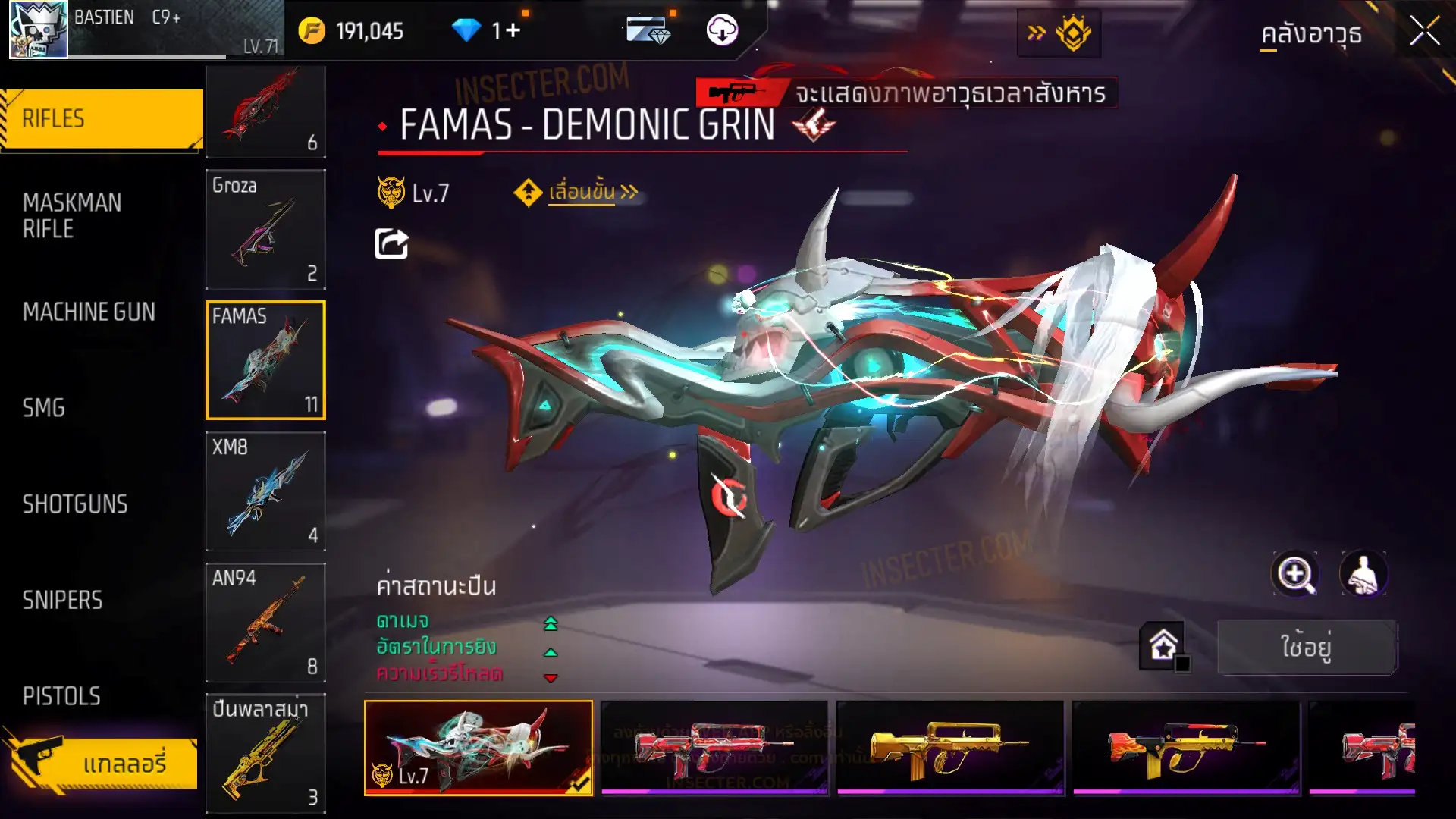The width and height of the screenshot is (1456, 819).
Task: Switch to the Rifles category
Action: 102,119
